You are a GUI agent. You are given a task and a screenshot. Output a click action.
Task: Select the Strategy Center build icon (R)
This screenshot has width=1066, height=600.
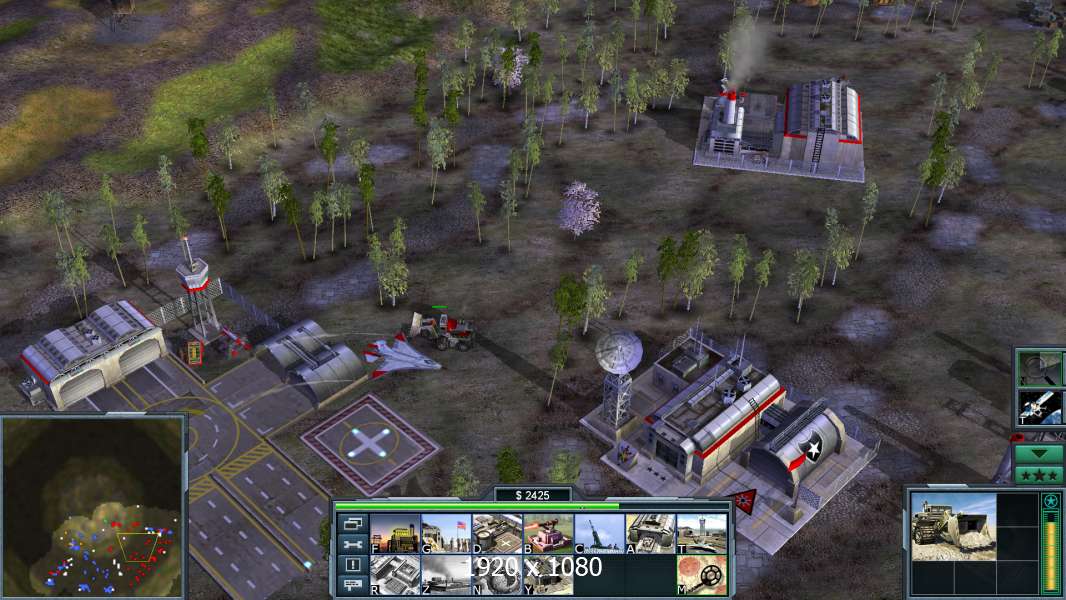click(395, 575)
